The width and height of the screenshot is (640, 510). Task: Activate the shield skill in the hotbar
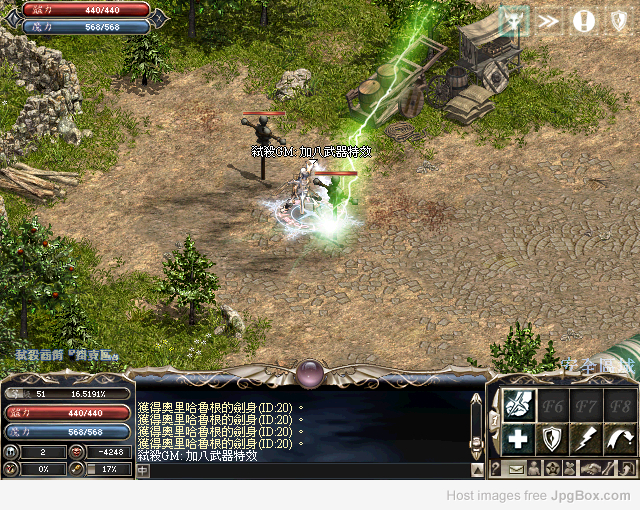click(x=552, y=438)
